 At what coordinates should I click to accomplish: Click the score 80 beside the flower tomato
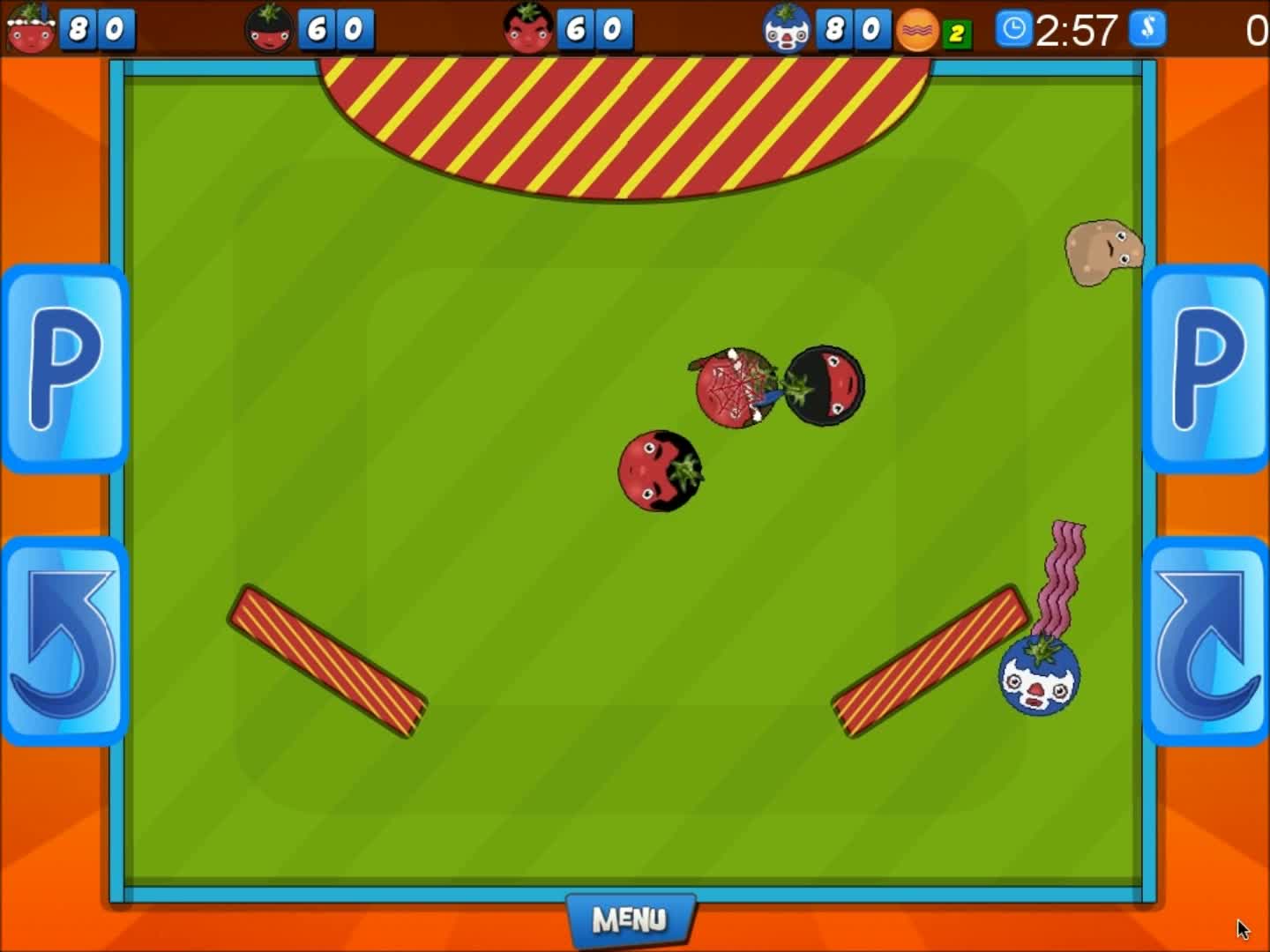(97, 29)
